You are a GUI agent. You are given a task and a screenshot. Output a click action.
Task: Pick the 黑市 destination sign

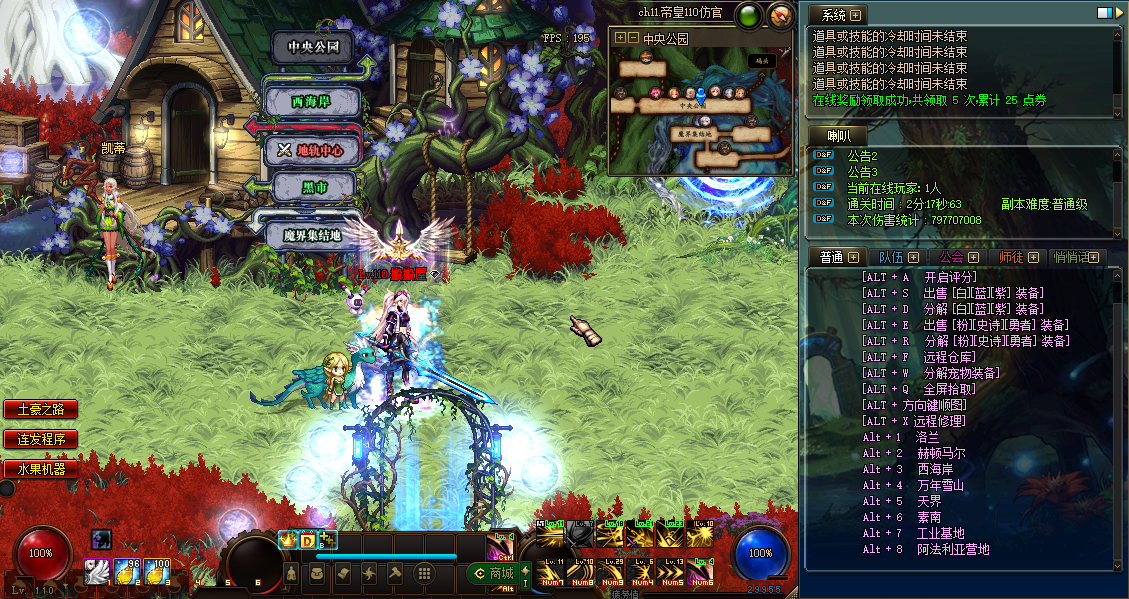(x=314, y=188)
